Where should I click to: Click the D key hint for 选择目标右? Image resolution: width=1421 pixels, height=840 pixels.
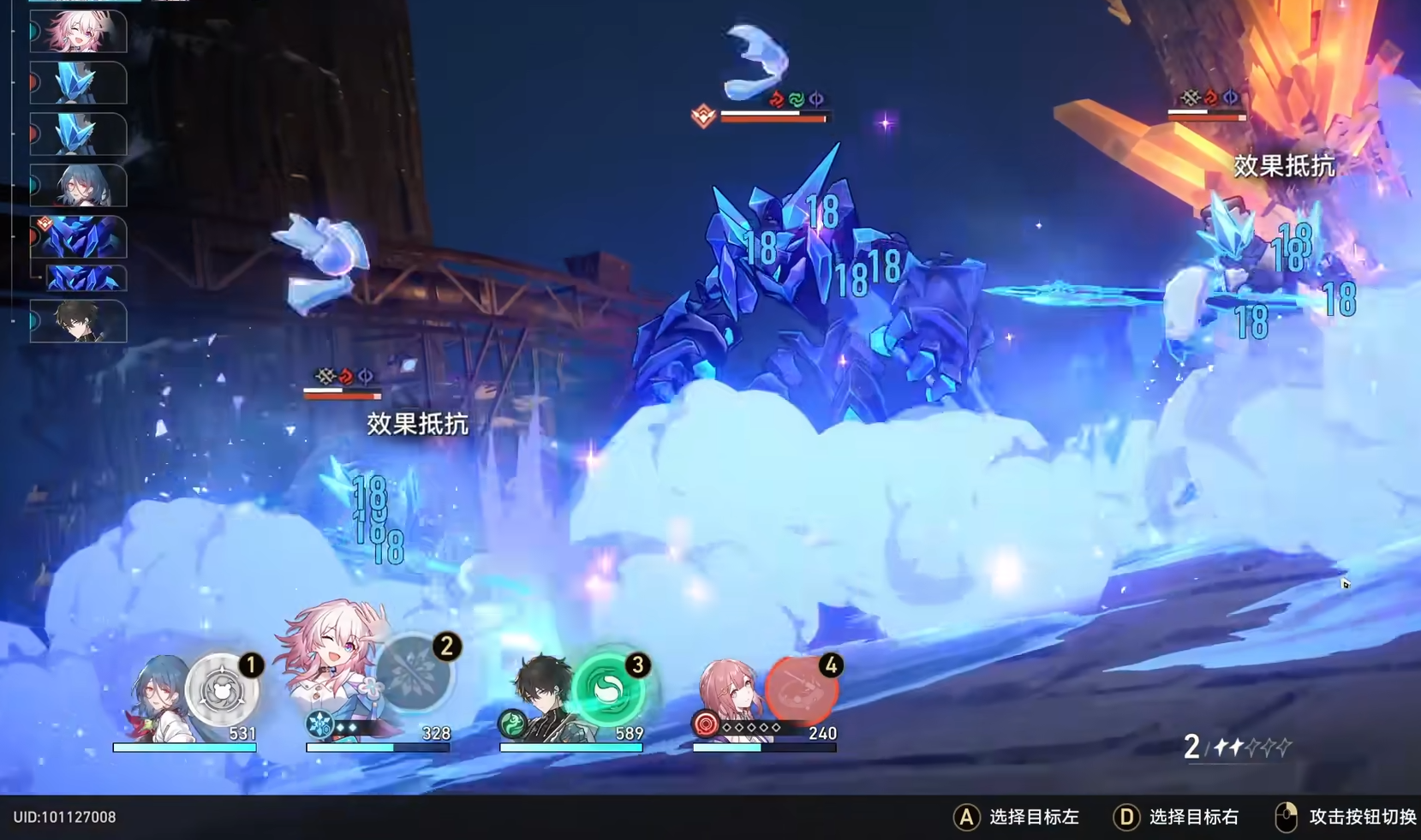(1127, 816)
